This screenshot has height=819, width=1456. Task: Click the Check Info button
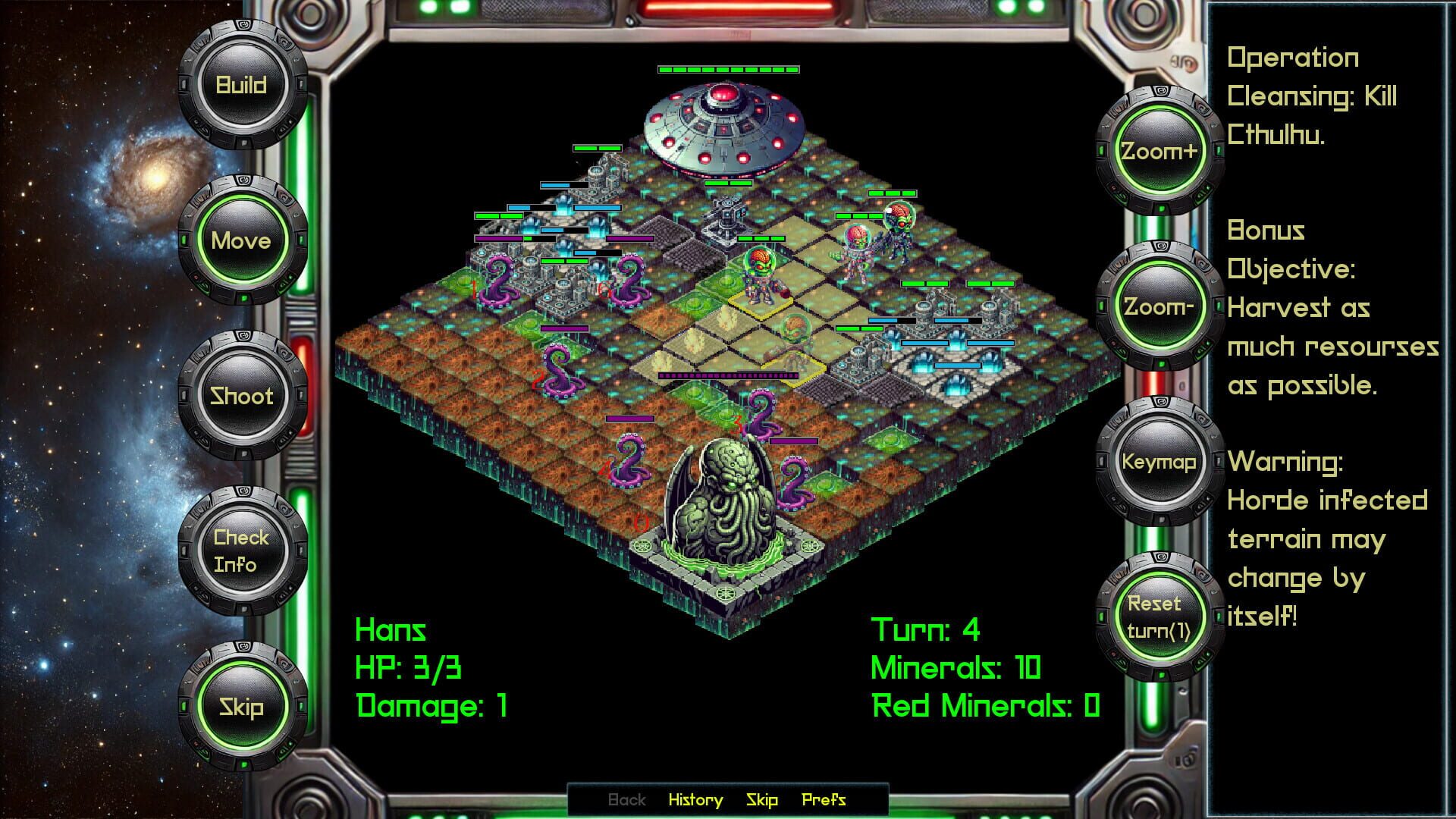243,551
